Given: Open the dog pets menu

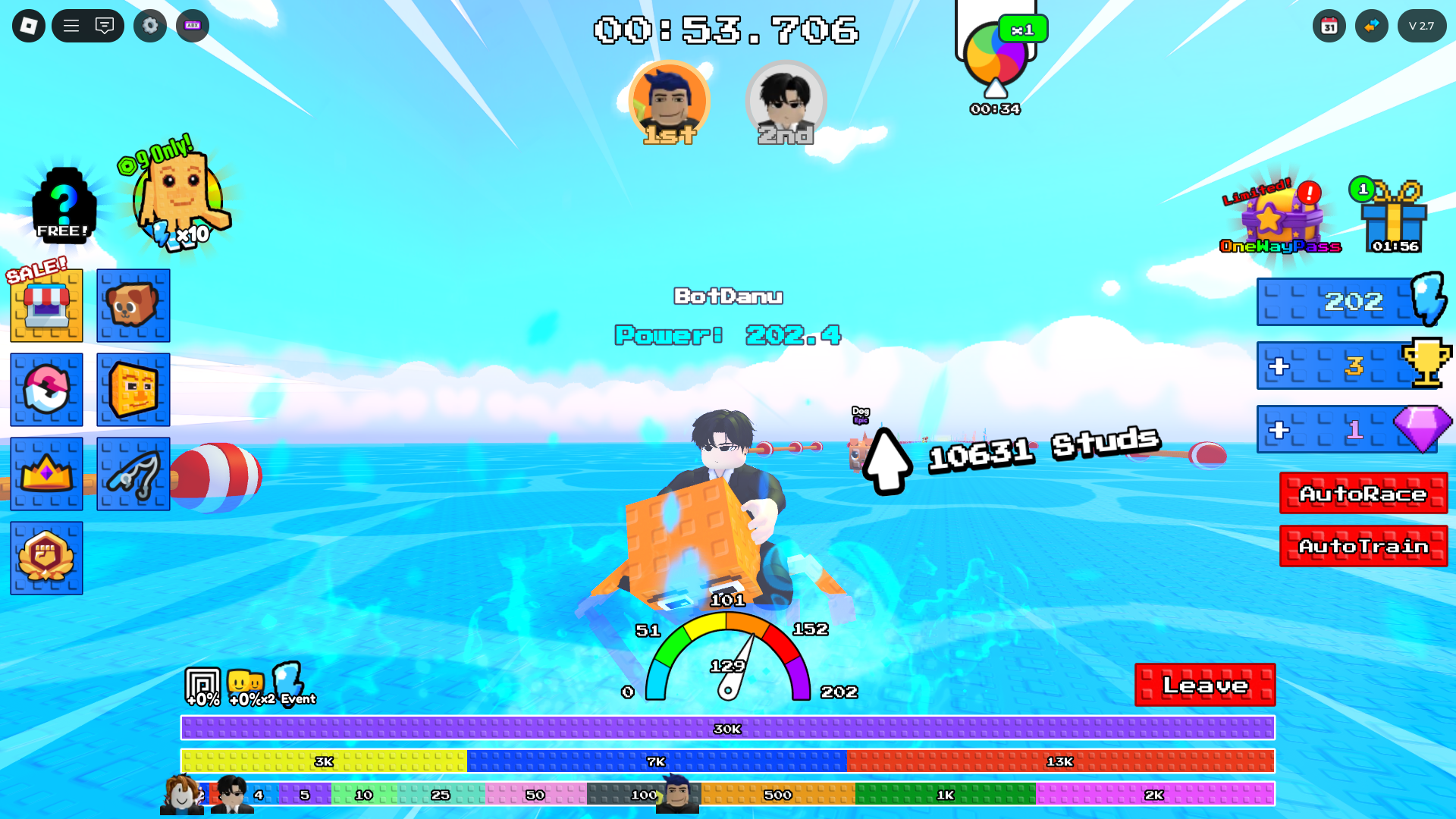Looking at the screenshot, I should click(x=133, y=306).
